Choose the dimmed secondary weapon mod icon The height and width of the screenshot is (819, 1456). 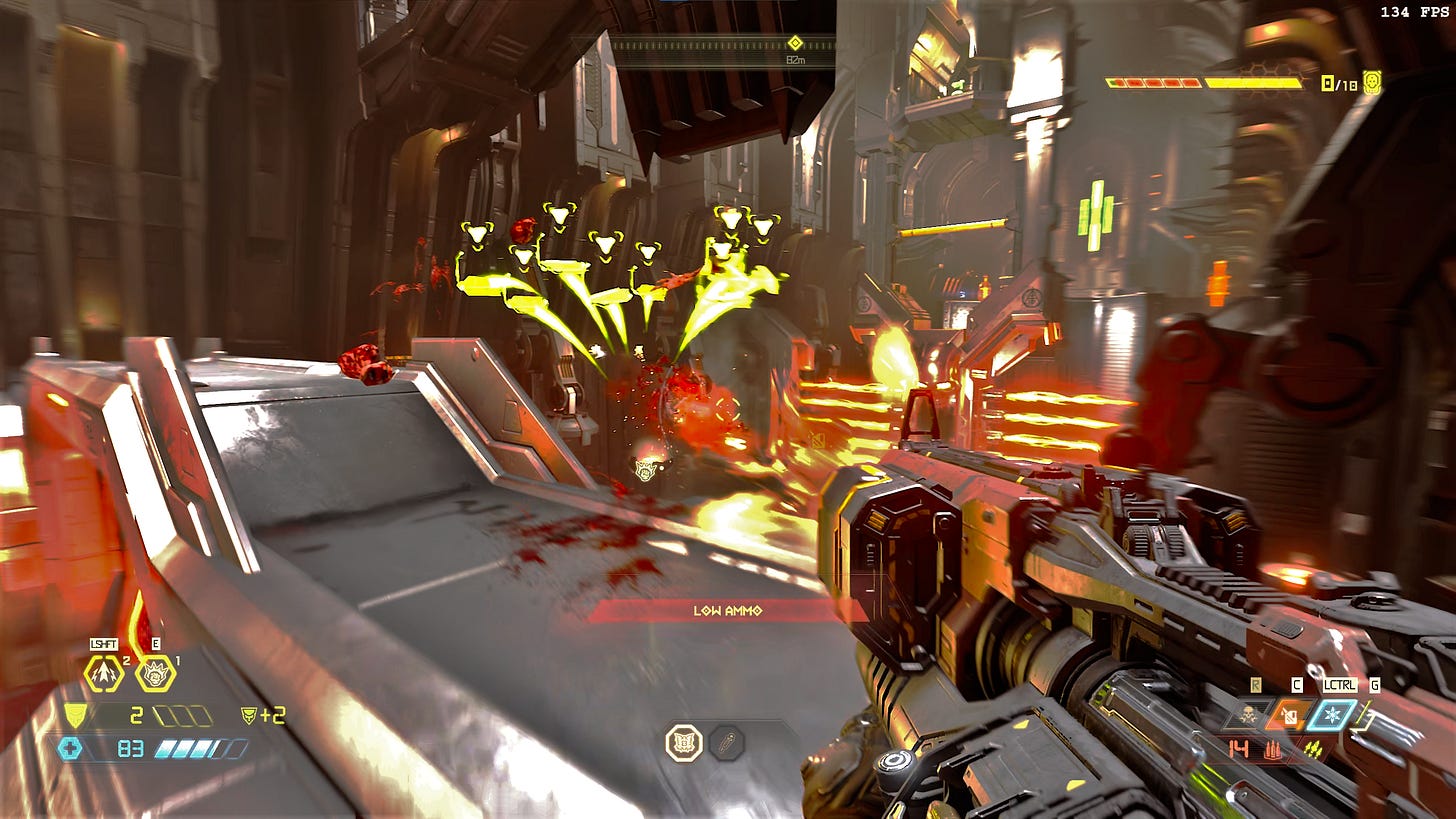pos(726,743)
